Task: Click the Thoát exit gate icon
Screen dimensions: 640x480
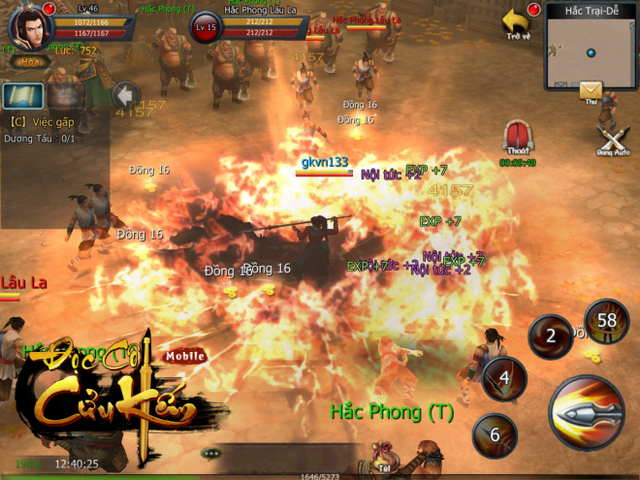Action: (x=517, y=138)
